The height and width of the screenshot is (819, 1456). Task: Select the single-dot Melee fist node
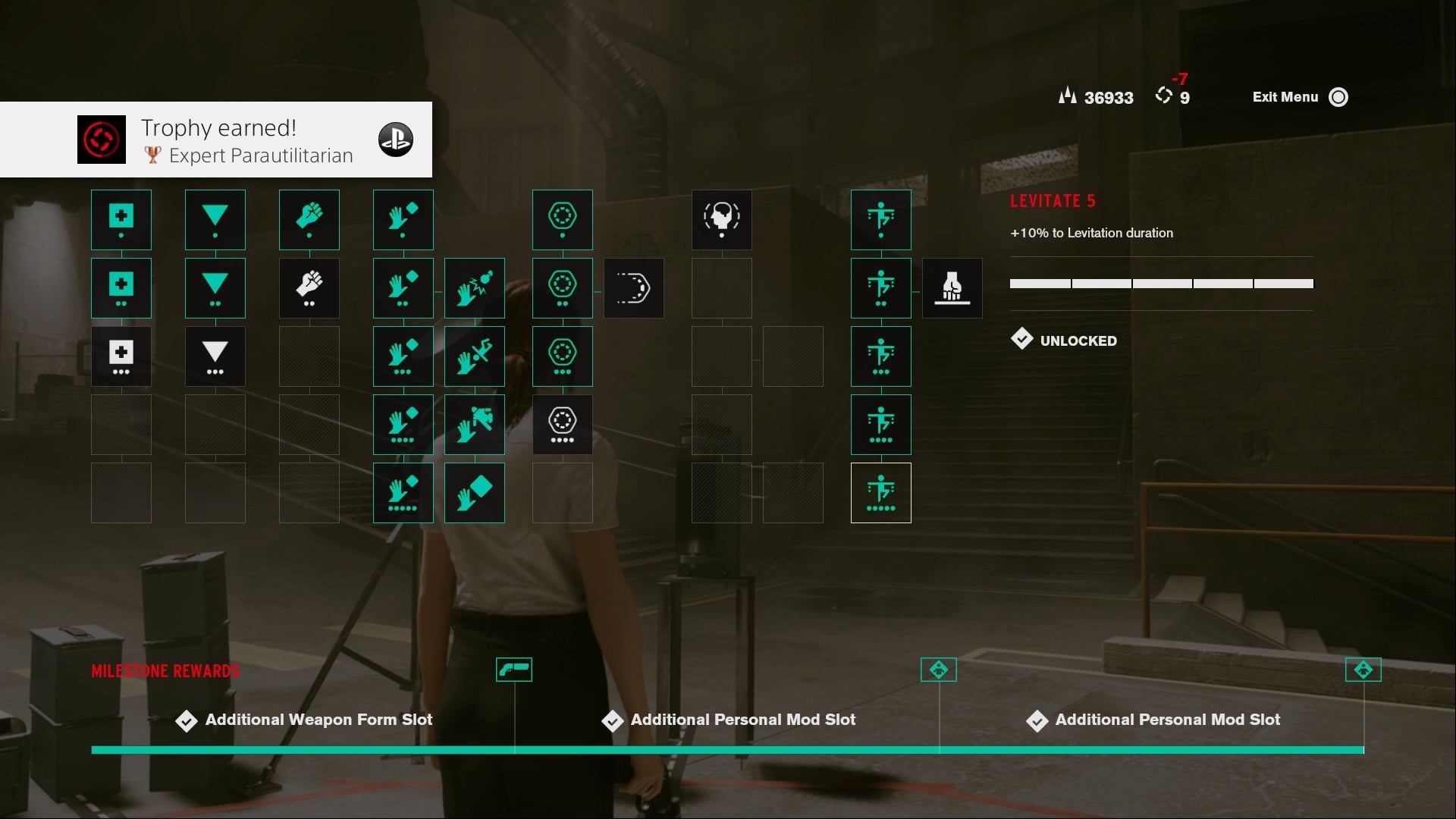coord(309,220)
